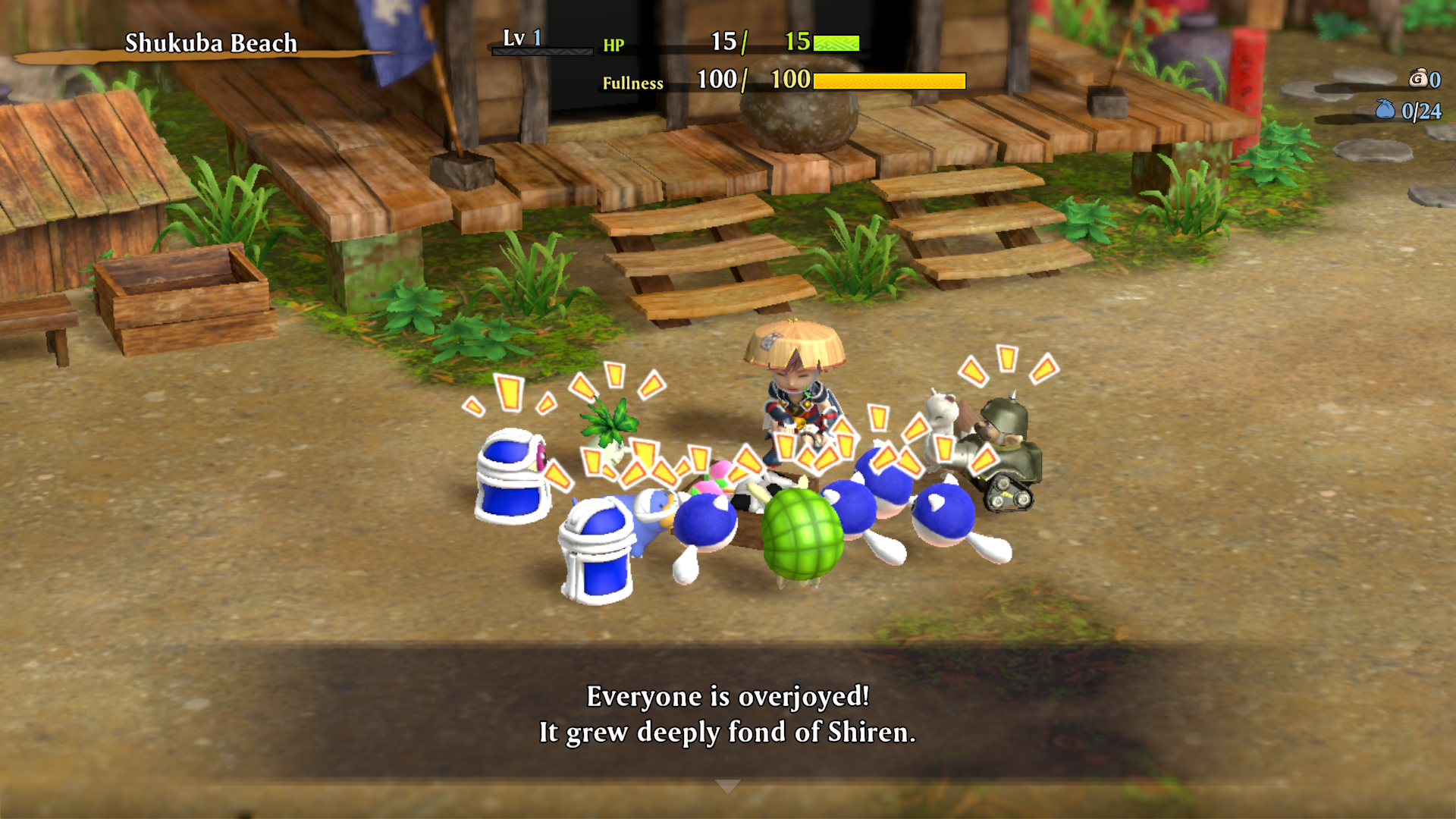
Task: Advance the dialogue using the continue arrow
Action: click(727, 786)
